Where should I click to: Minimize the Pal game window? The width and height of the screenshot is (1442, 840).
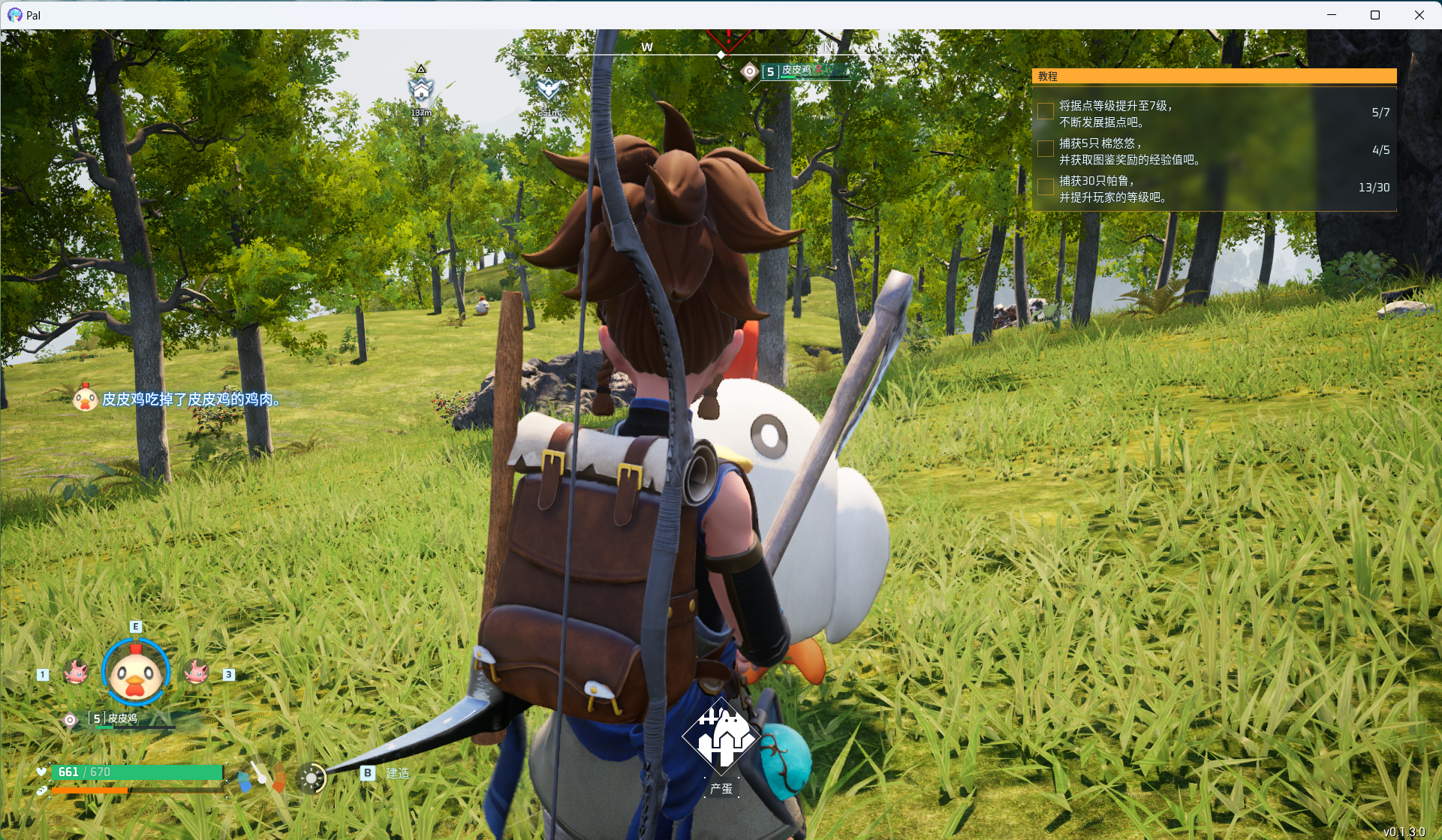pyautogui.click(x=1332, y=15)
